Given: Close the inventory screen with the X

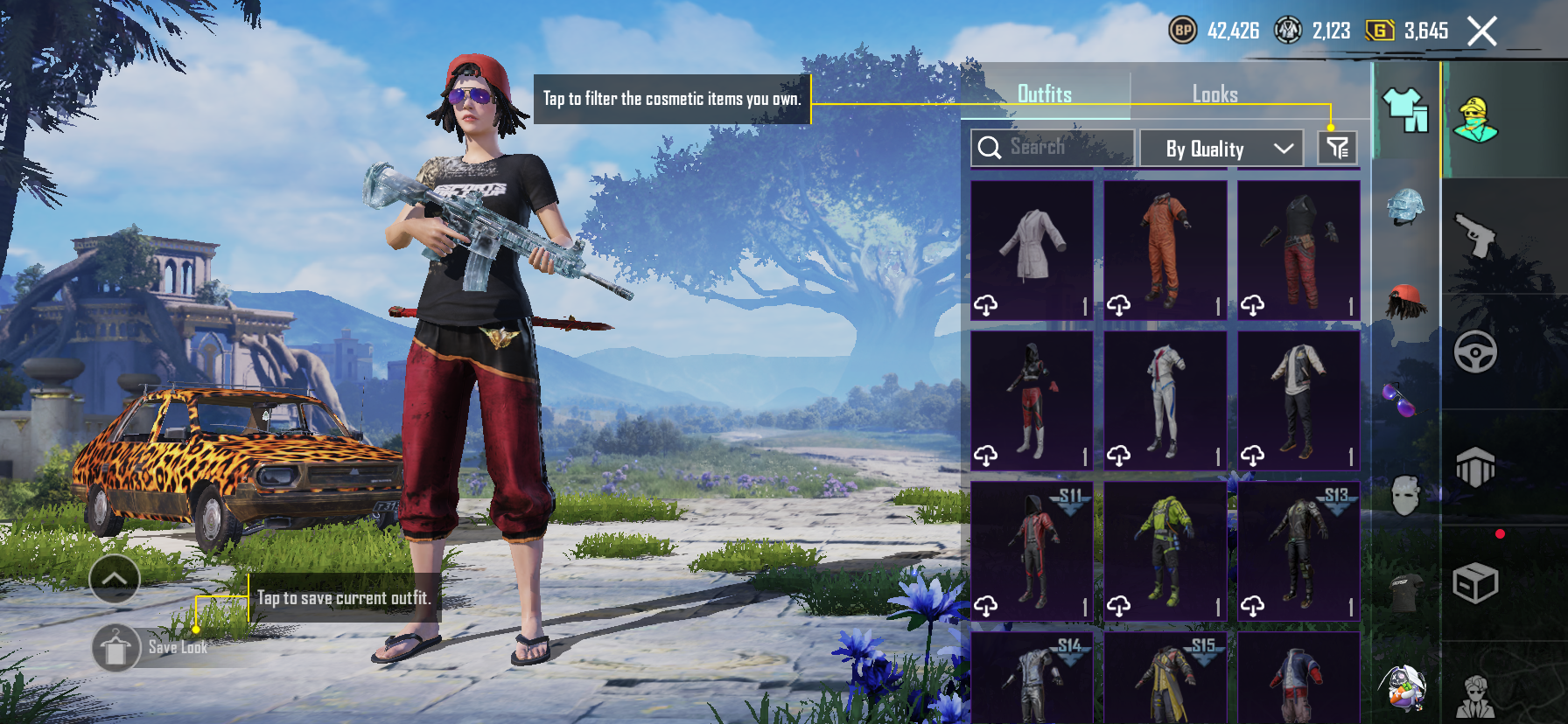Looking at the screenshot, I should tap(1481, 31).
